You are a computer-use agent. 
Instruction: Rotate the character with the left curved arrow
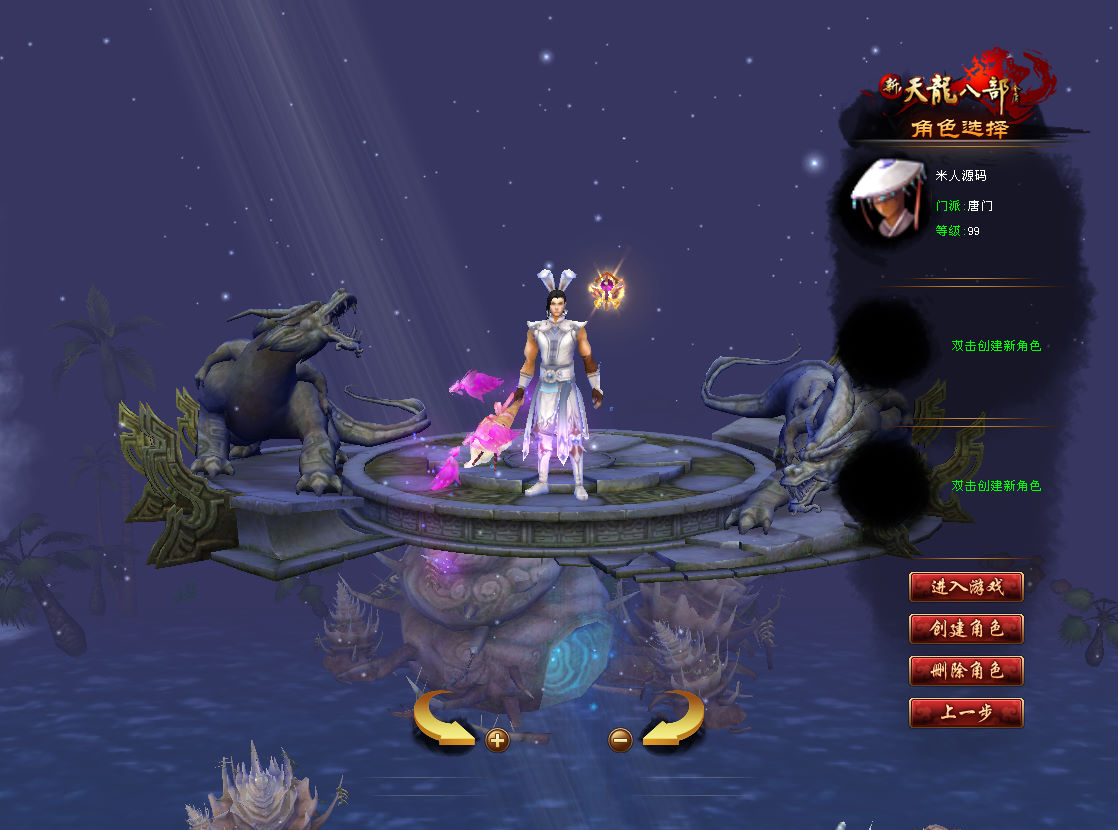pyautogui.click(x=442, y=716)
